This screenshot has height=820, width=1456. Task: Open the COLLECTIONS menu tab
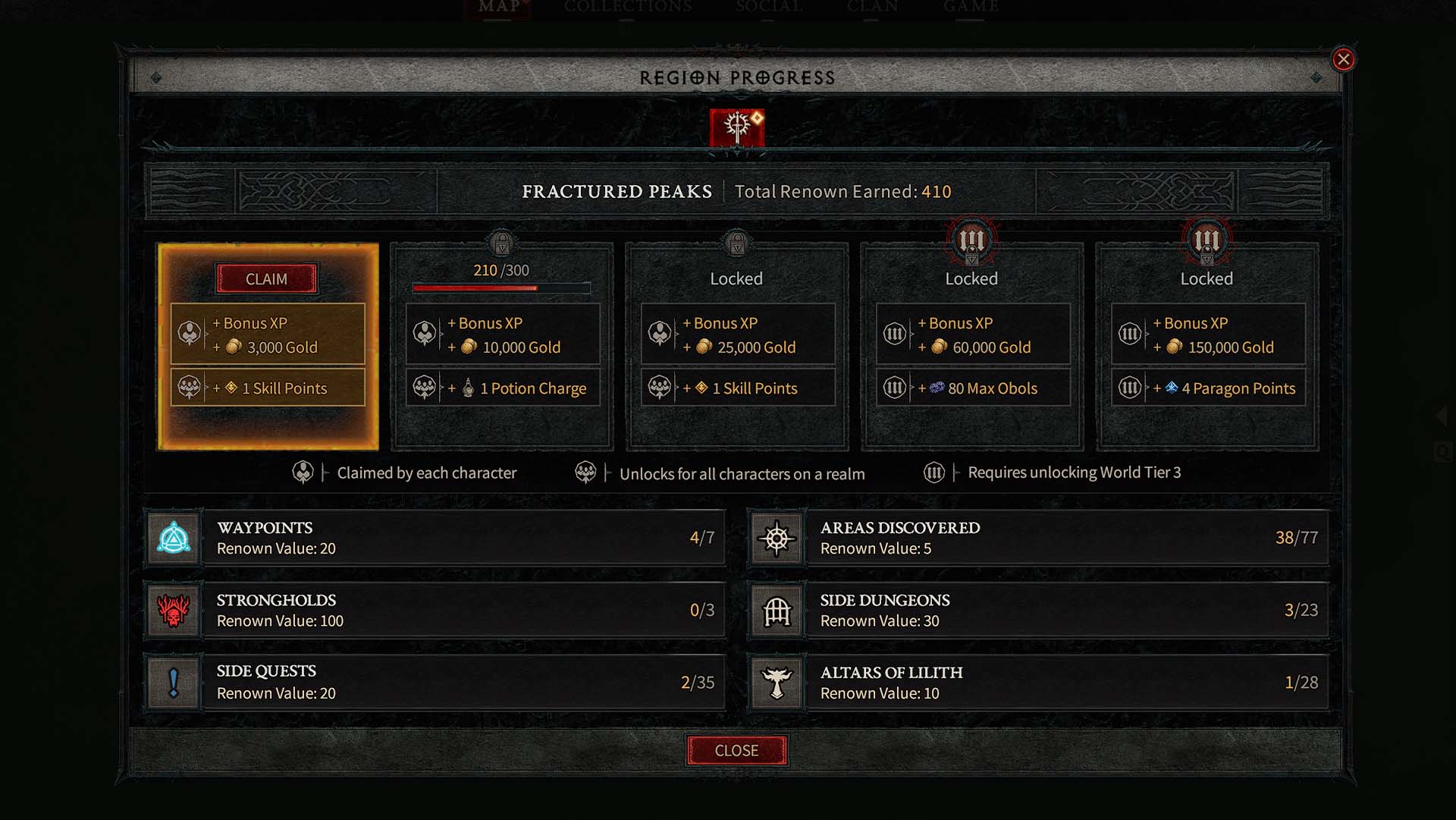(x=627, y=7)
